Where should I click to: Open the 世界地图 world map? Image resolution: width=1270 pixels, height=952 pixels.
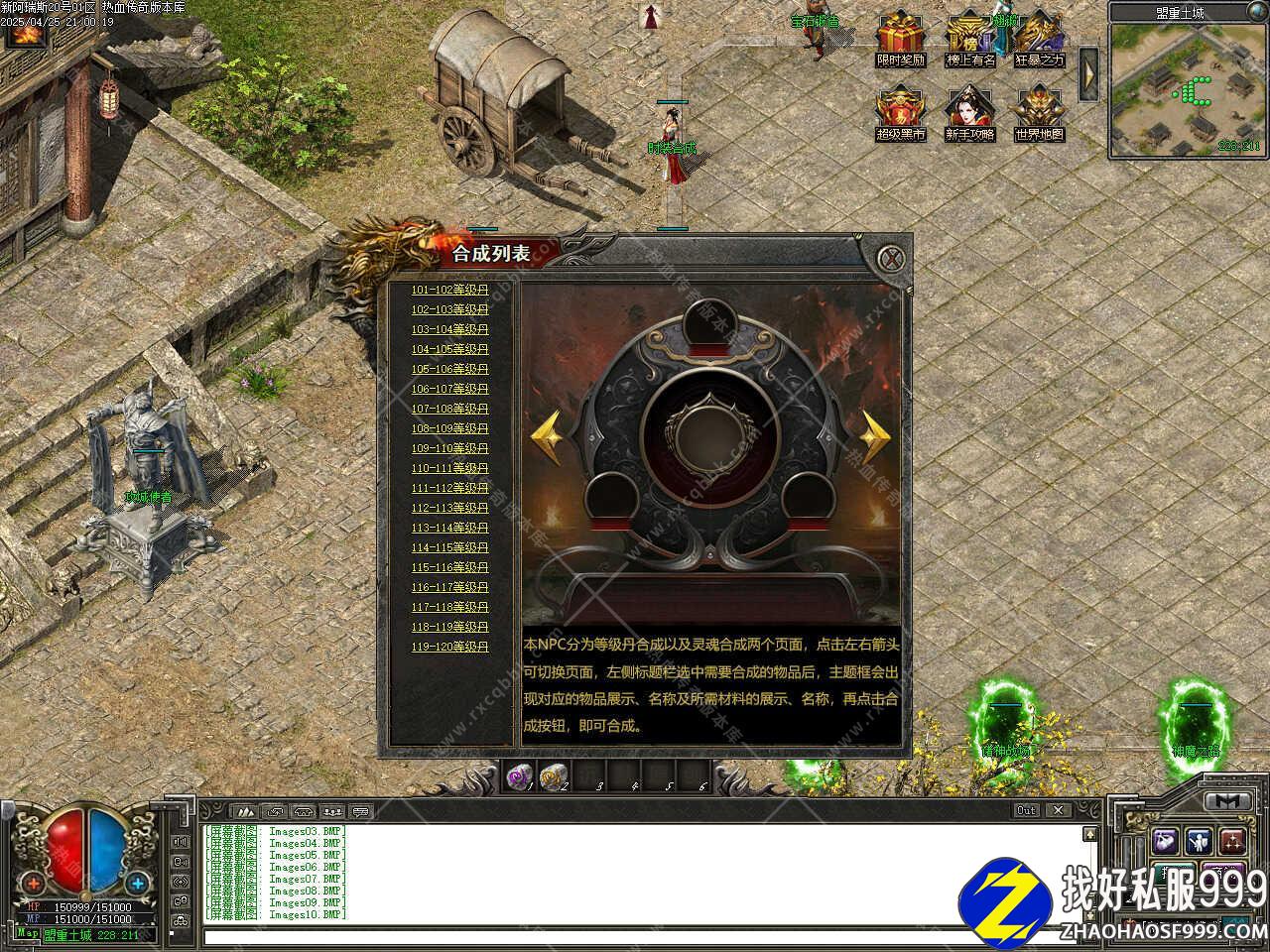(x=1039, y=111)
